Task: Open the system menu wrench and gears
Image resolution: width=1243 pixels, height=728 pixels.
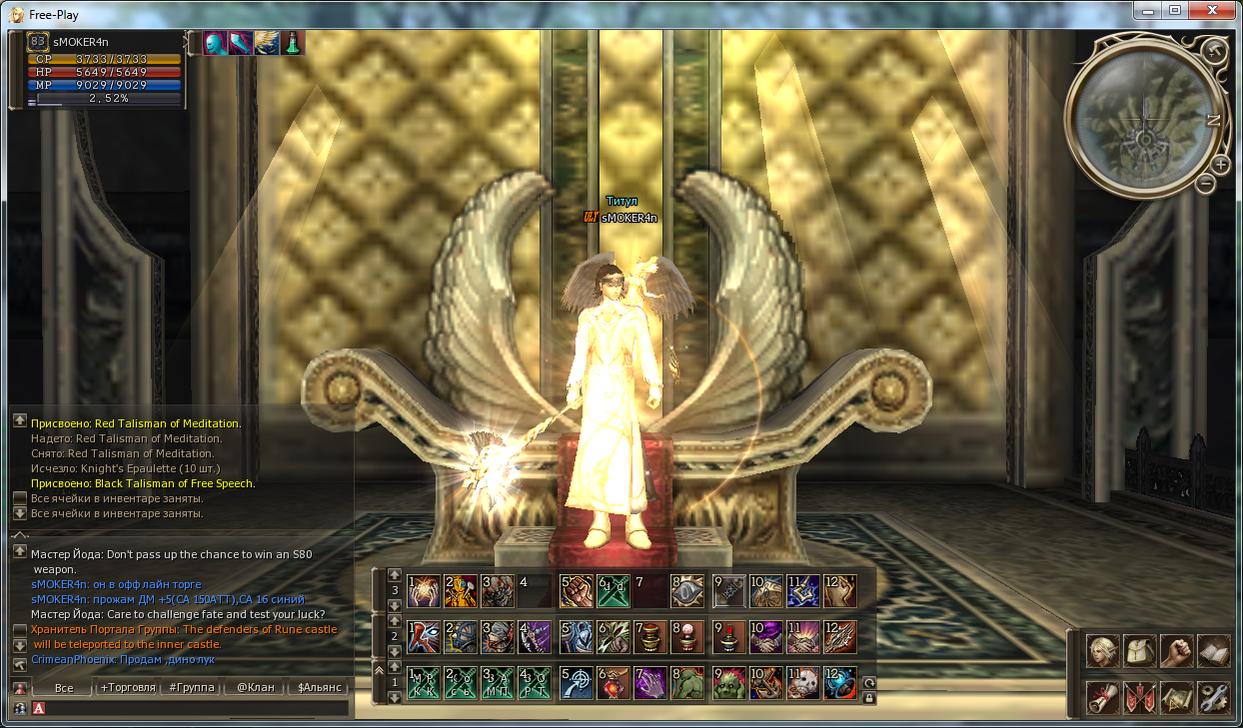Action: click(x=1213, y=696)
